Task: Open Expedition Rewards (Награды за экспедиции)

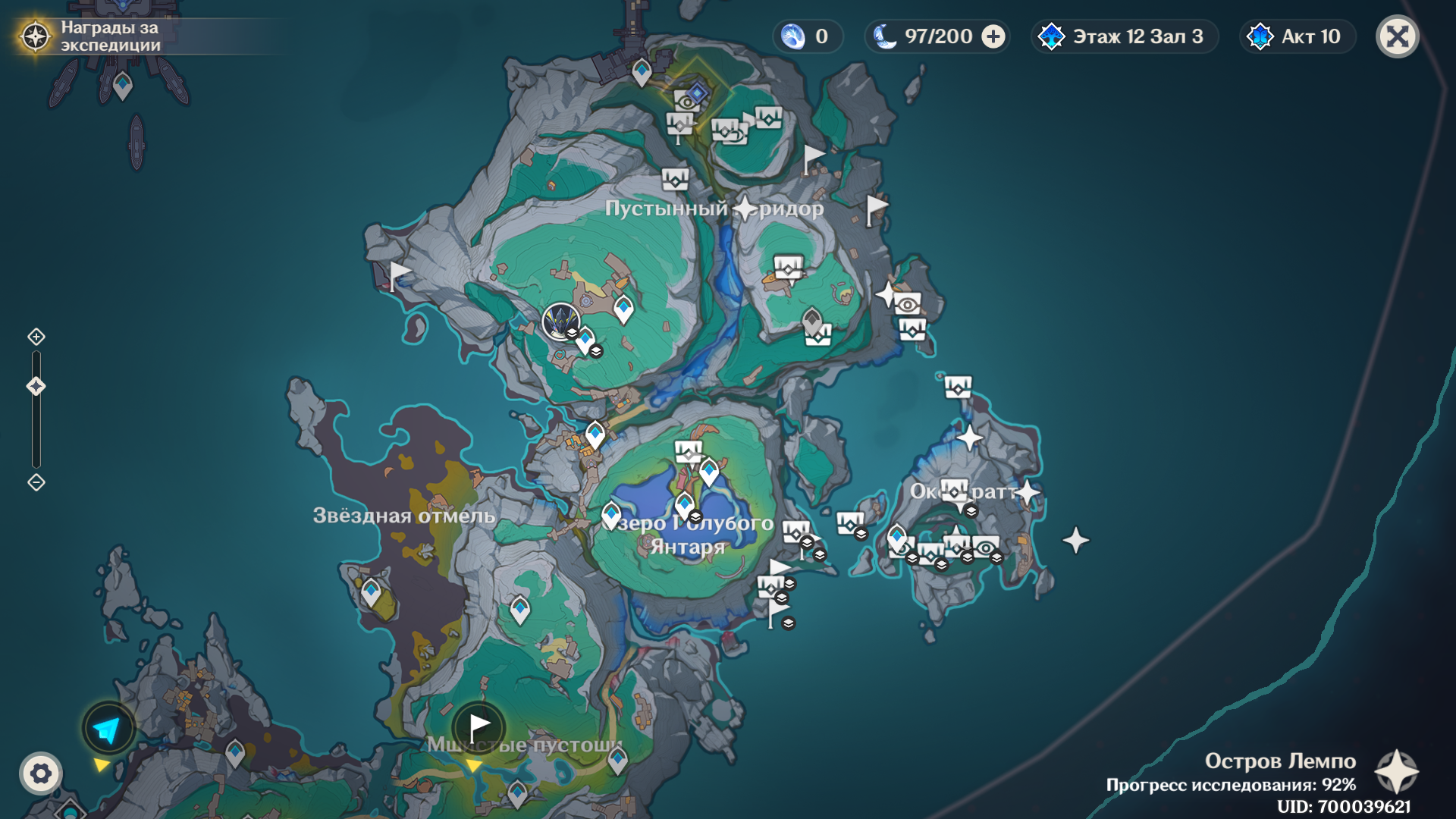Action: 36,36
